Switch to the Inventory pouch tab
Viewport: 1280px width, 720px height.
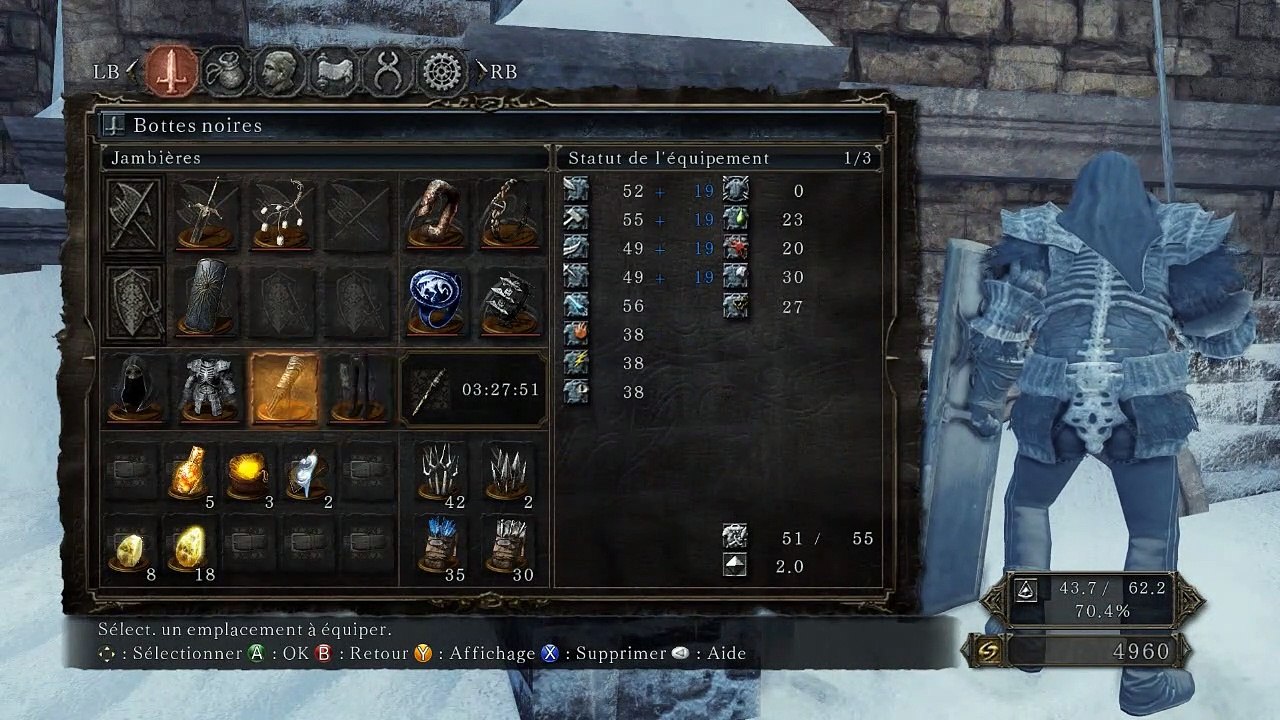pos(226,71)
